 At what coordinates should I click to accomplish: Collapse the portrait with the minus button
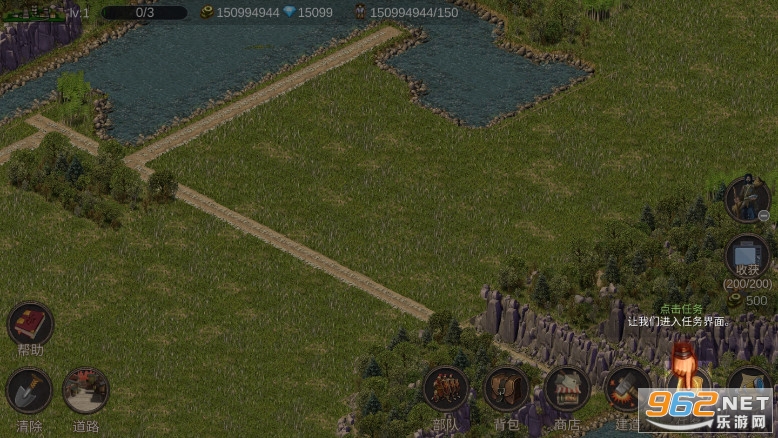(764, 215)
